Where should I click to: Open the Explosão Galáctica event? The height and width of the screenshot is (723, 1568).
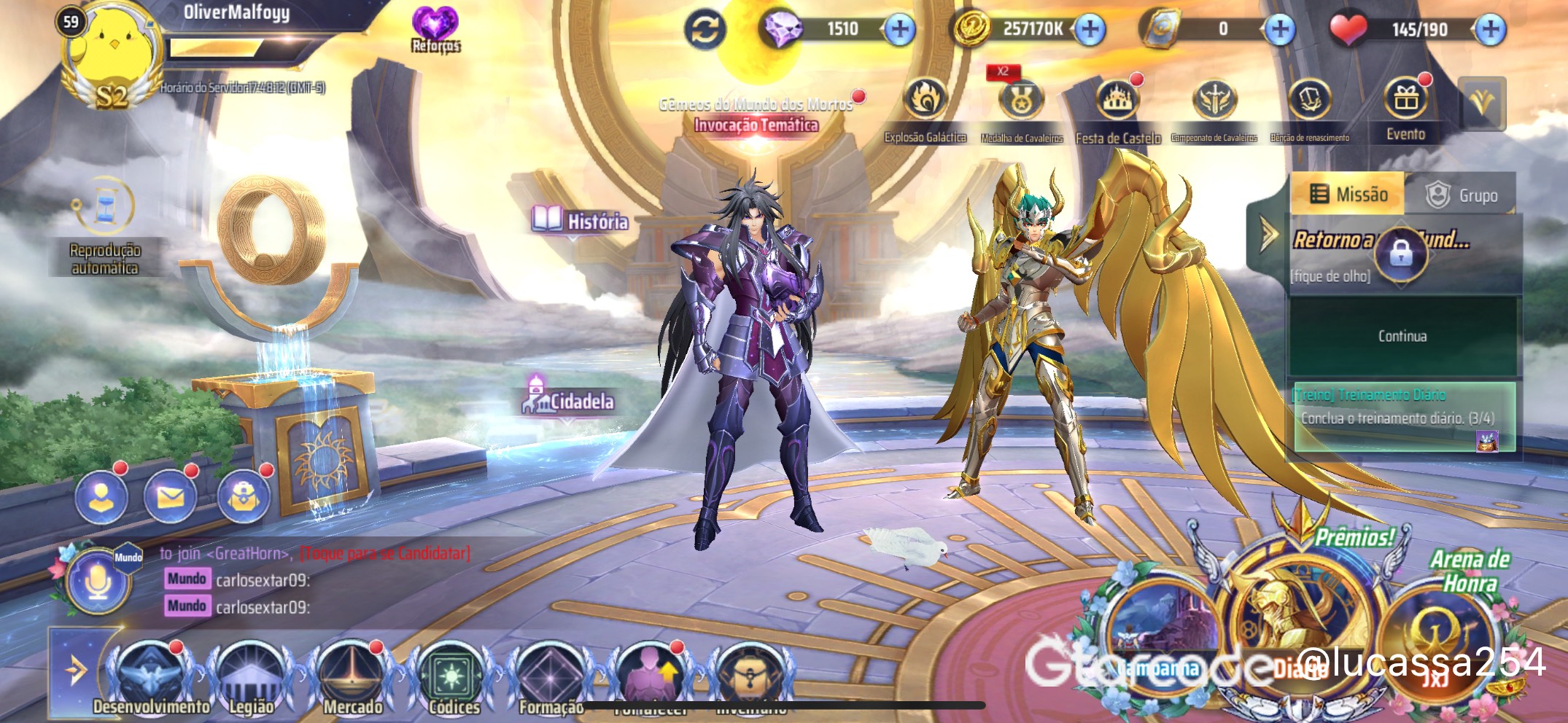pyautogui.click(x=925, y=101)
